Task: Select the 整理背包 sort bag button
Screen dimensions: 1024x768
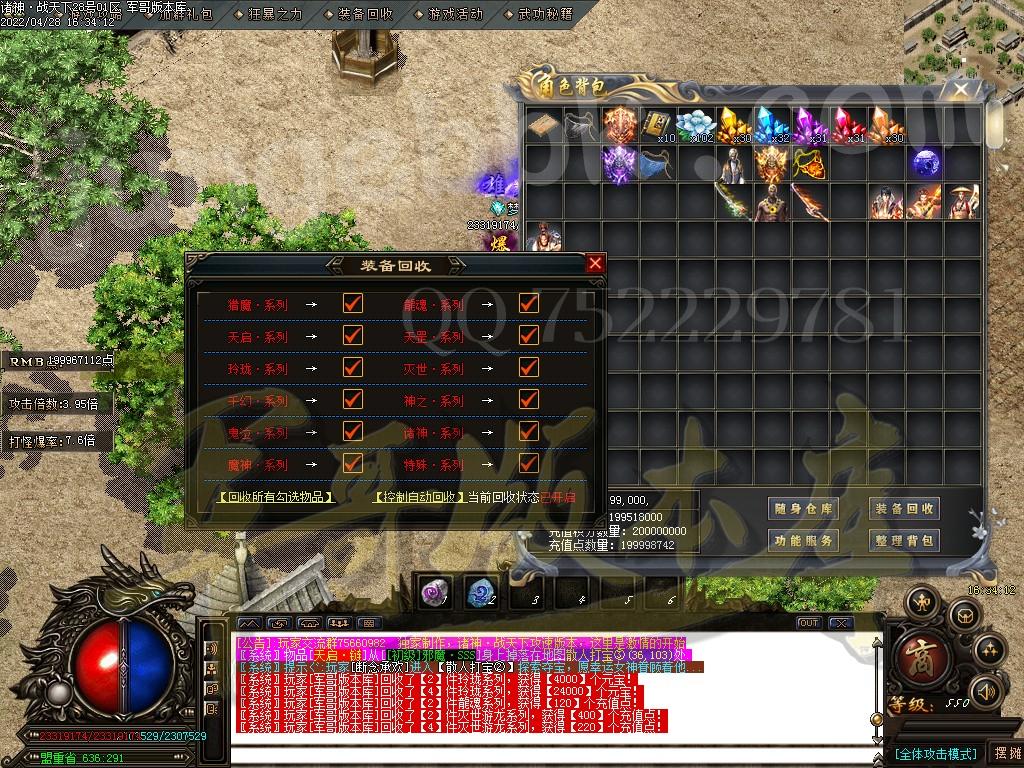Action: [904, 540]
